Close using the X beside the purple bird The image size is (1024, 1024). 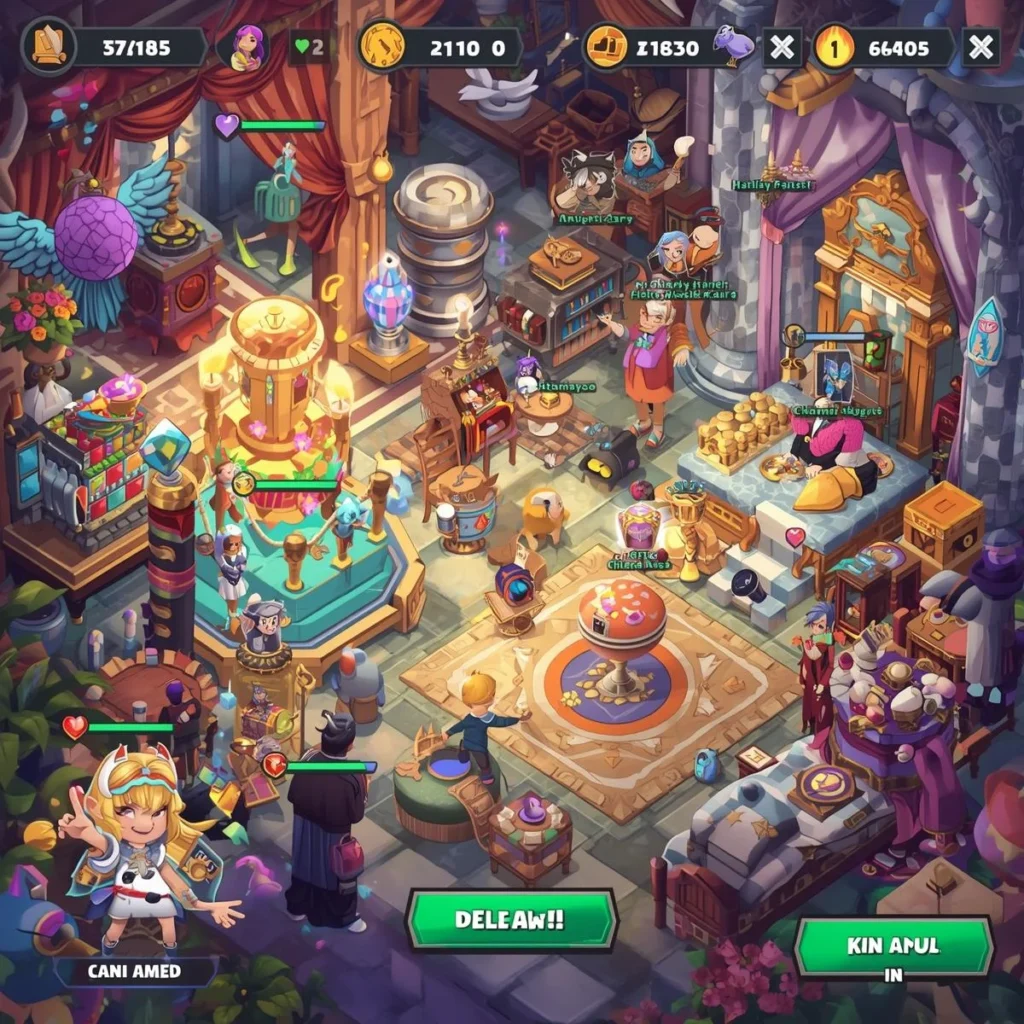point(782,47)
